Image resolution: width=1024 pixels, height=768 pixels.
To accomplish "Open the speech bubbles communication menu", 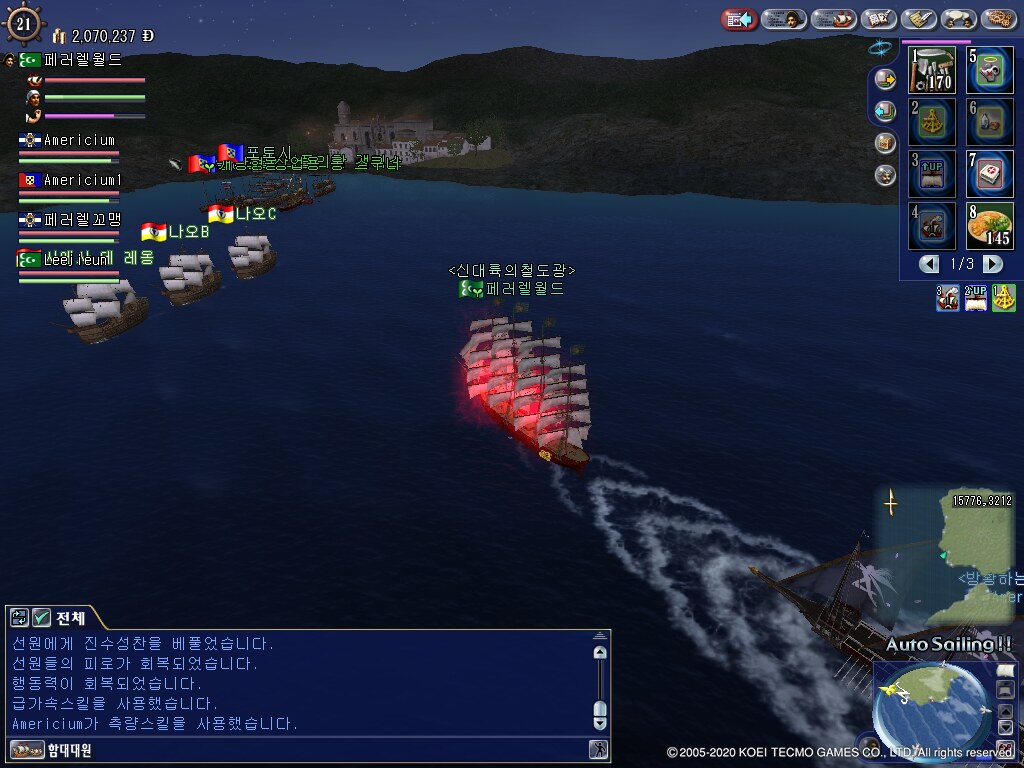I will [x=959, y=19].
